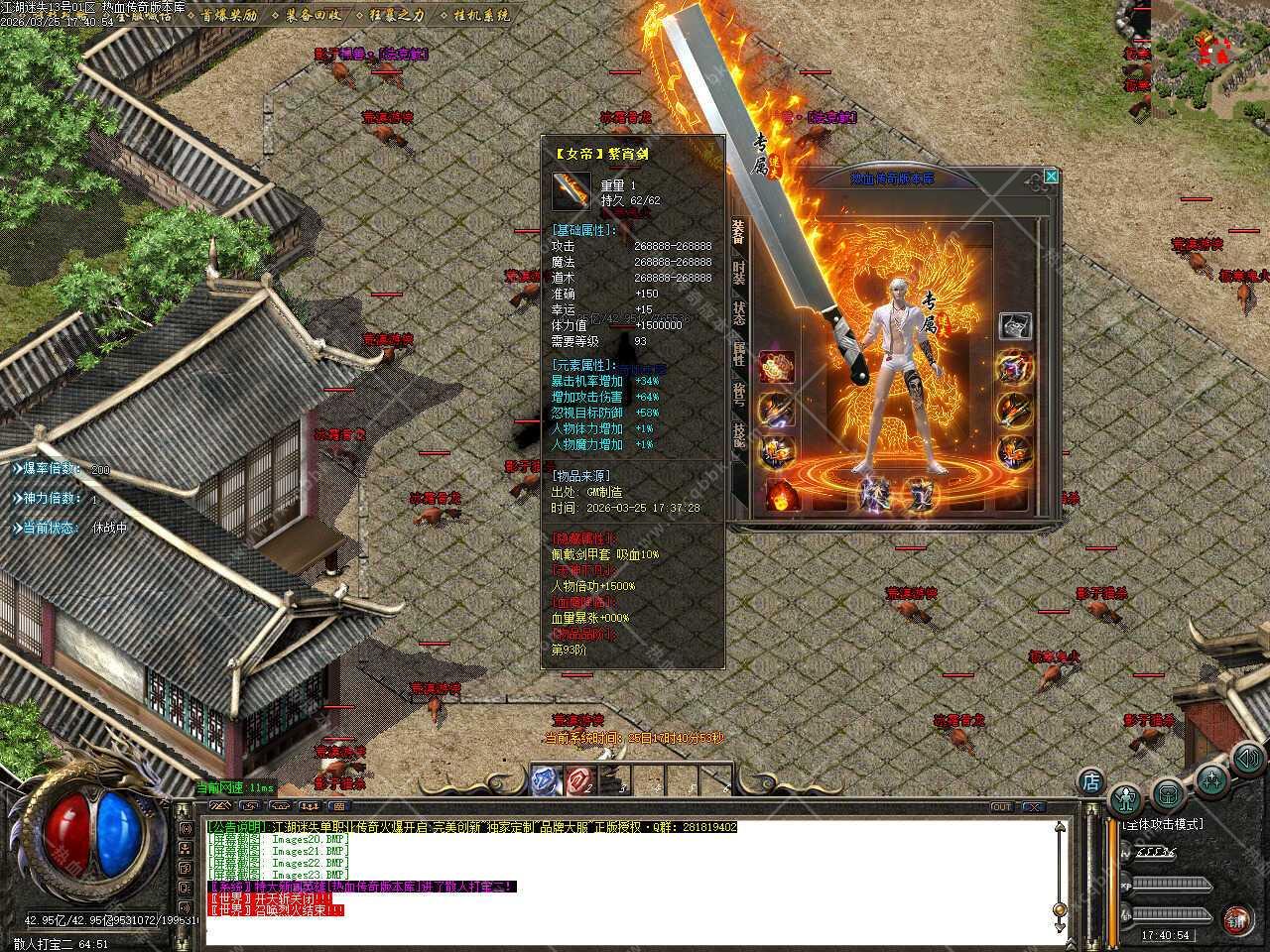Switch to the 状态 status tab
Screen dimensions: 1270x952
tap(739, 313)
